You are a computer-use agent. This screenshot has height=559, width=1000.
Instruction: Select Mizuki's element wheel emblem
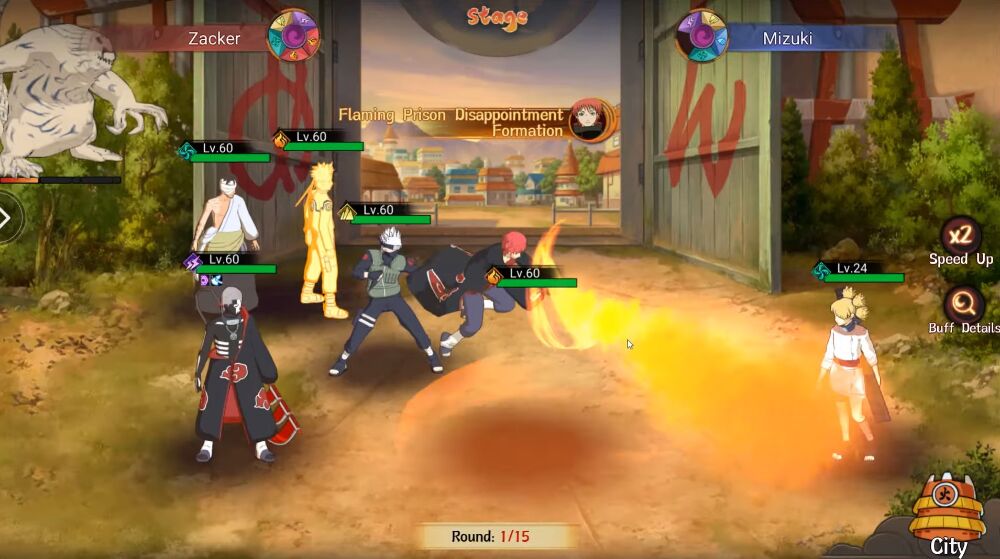point(701,37)
